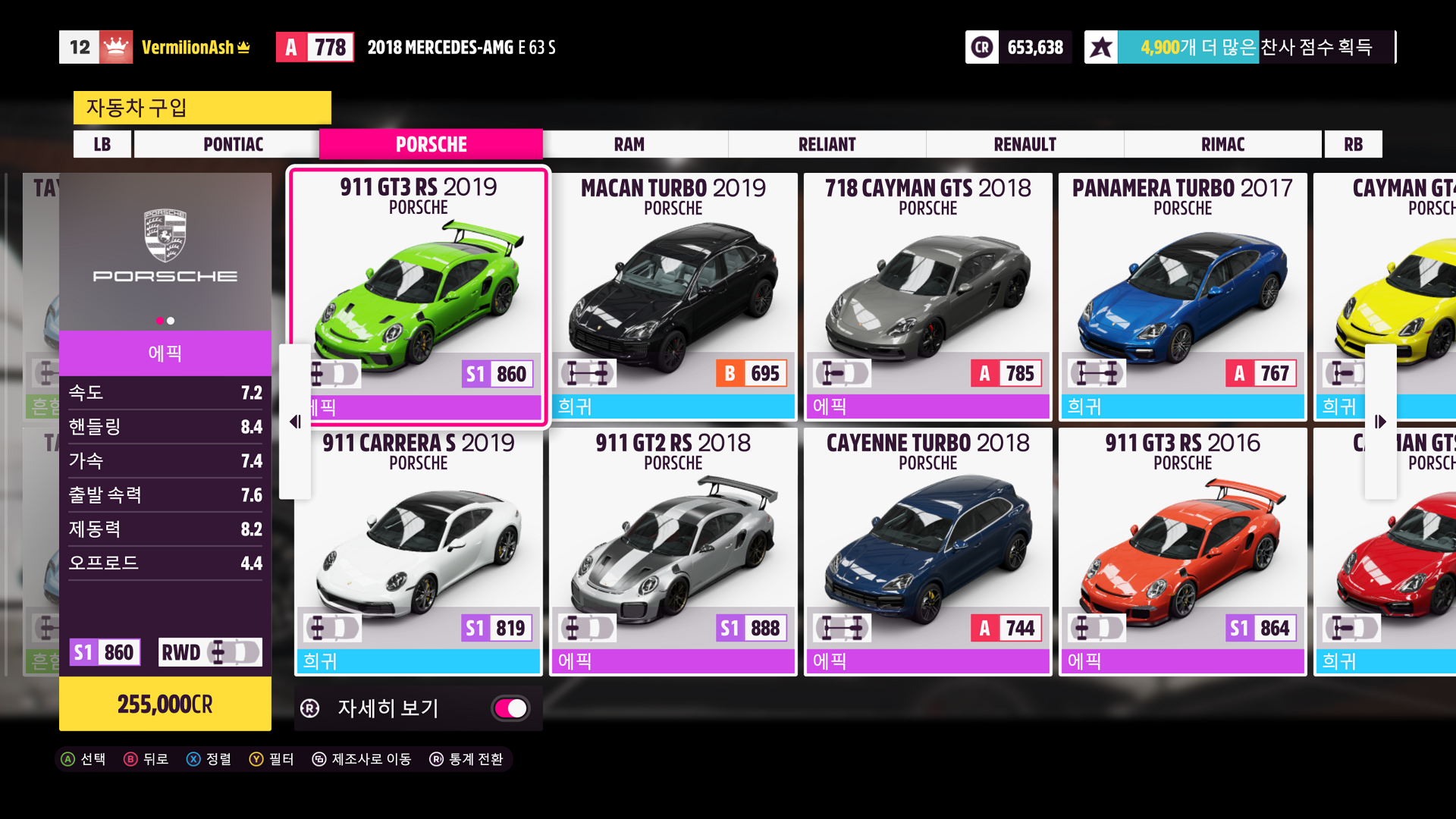
Task: Switch to the Reliant tab
Action: point(827,144)
